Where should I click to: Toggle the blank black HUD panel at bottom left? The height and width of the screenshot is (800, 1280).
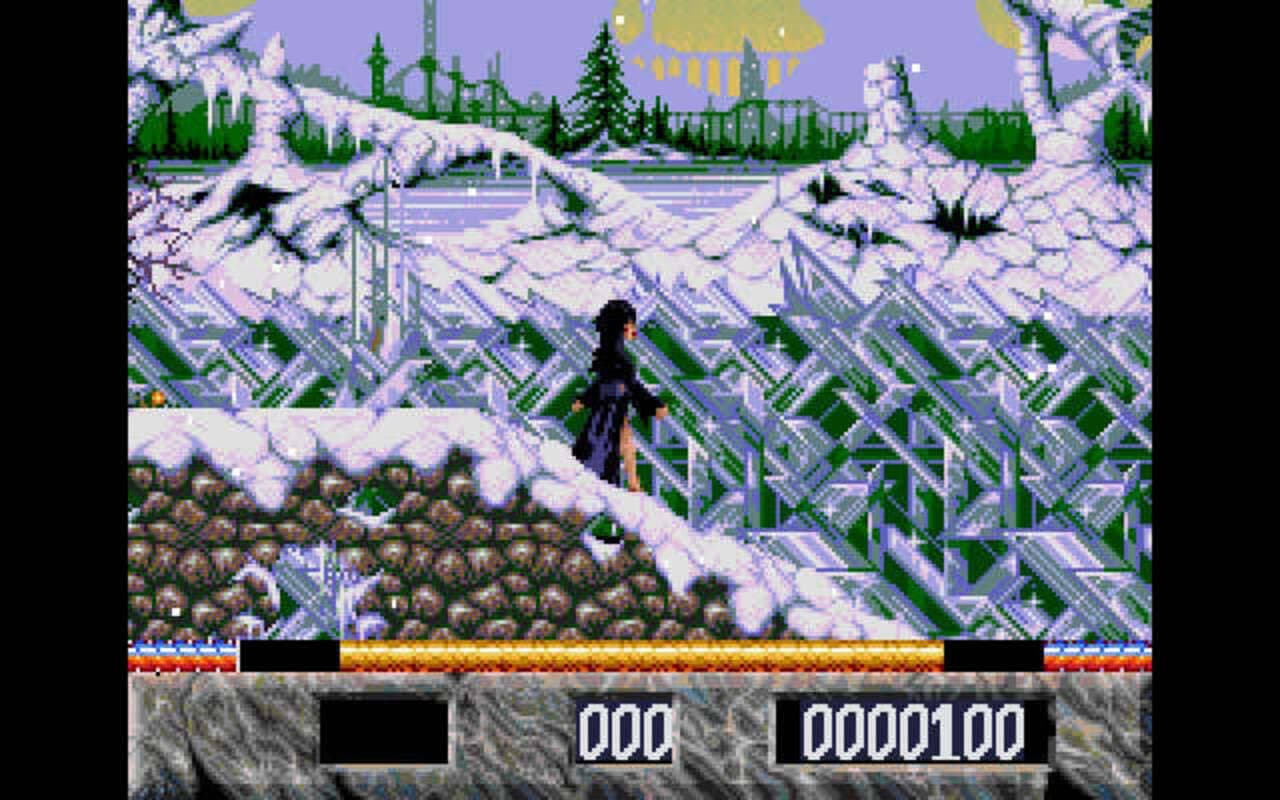coord(385,730)
